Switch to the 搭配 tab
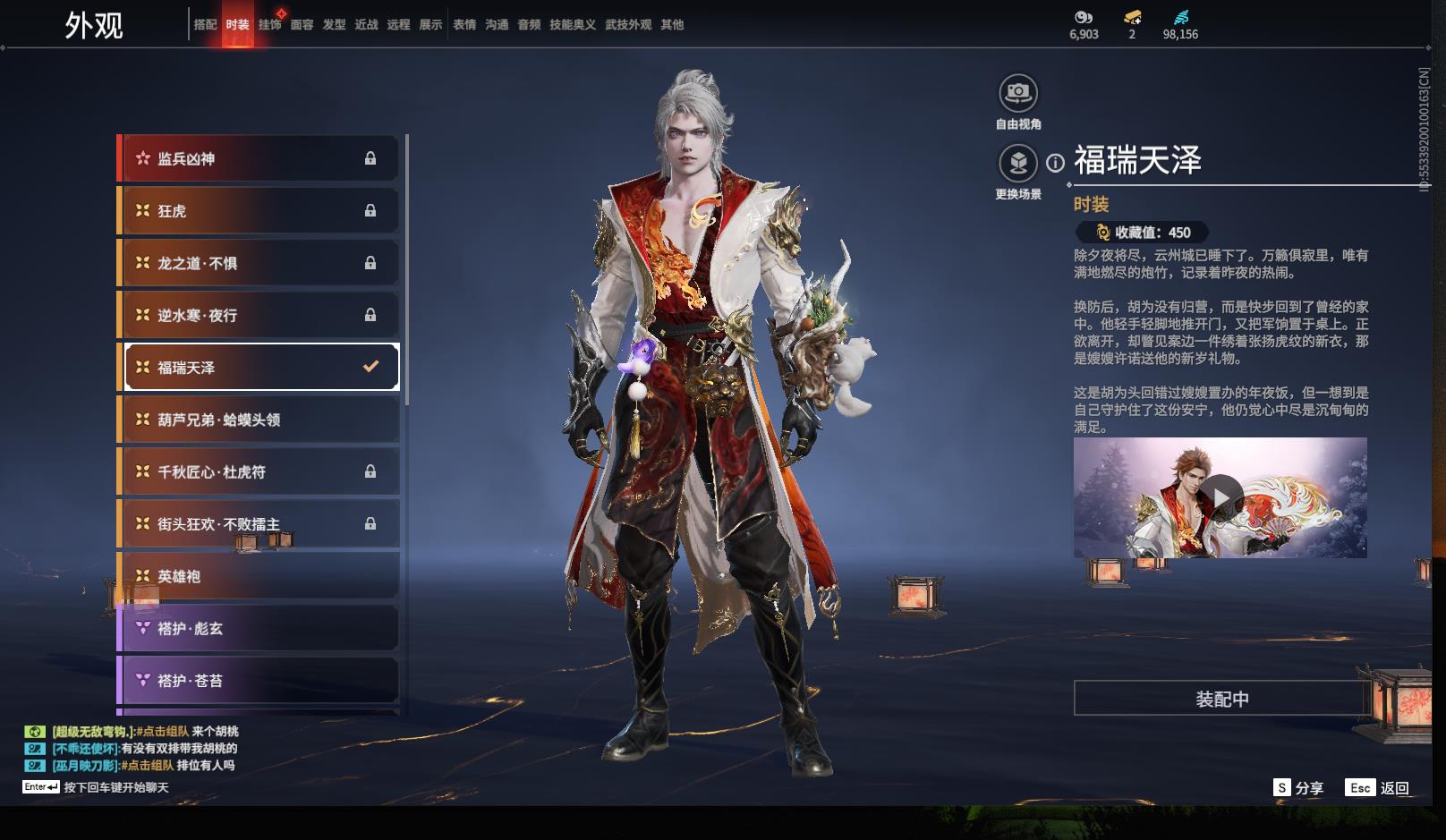The height and width of the screenshot is (840, 1446). pos(205,25)
